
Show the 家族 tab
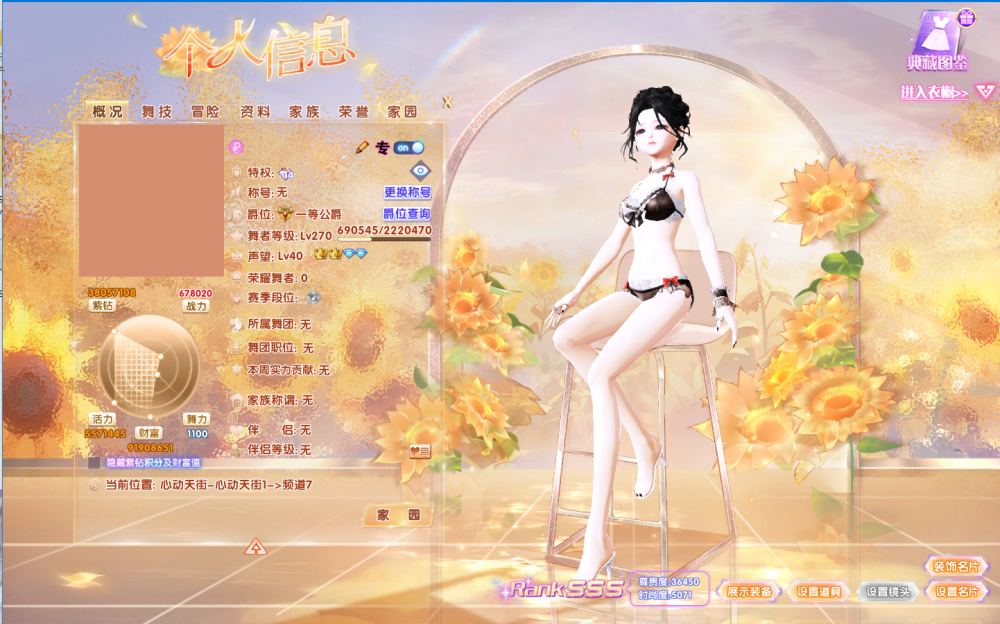tap(304, 112)
